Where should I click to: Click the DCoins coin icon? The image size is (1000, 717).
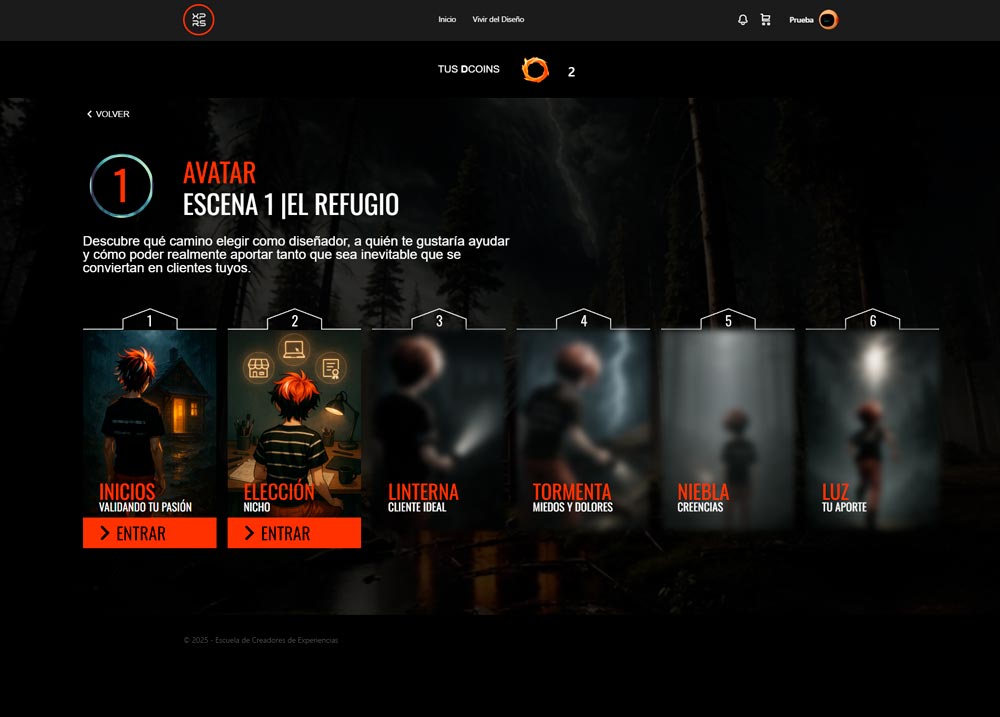[x=536, y=70]
